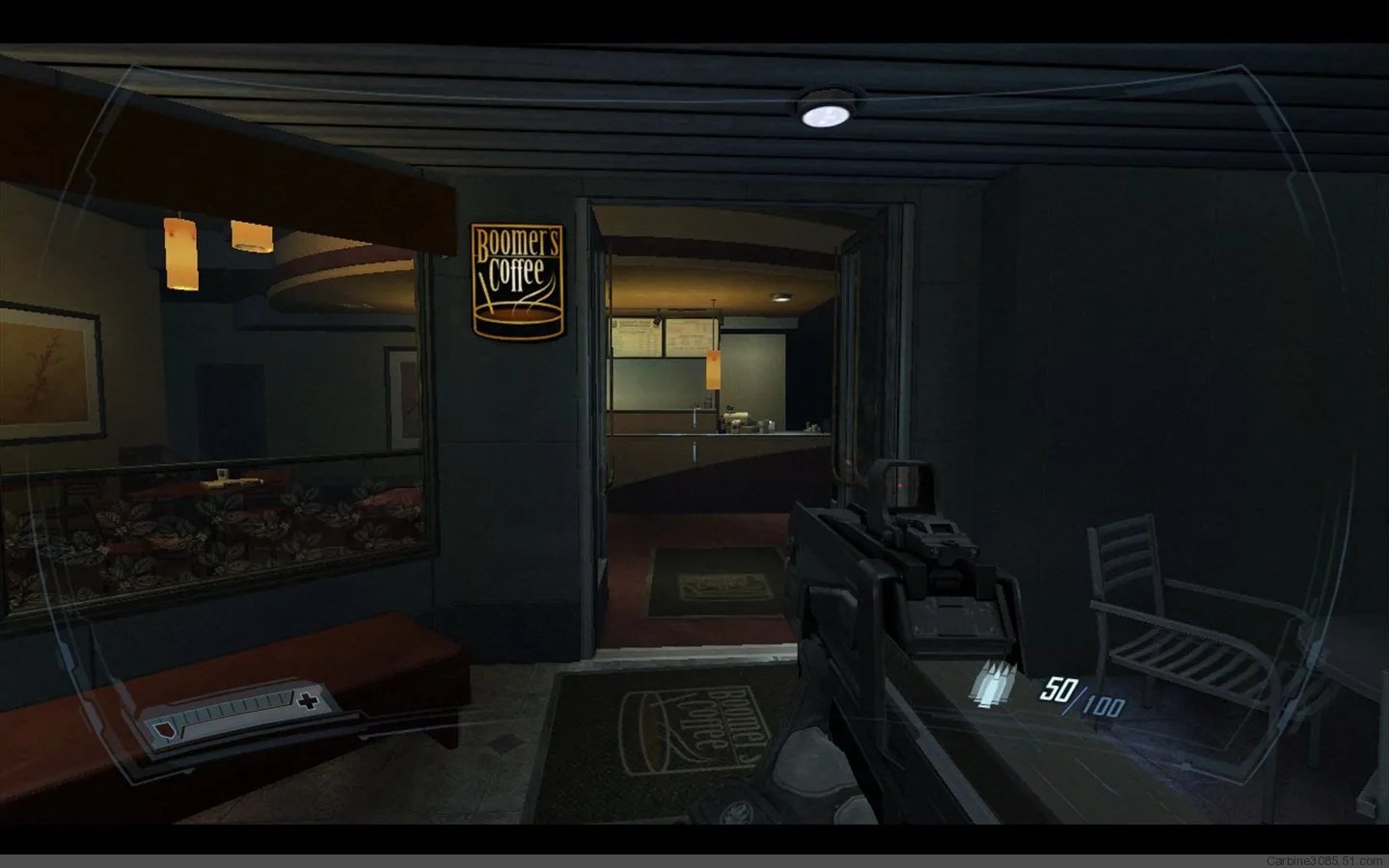The image size is (1389, 868).
Task: Click the medkit plus icon
Action: click(308, 701)
